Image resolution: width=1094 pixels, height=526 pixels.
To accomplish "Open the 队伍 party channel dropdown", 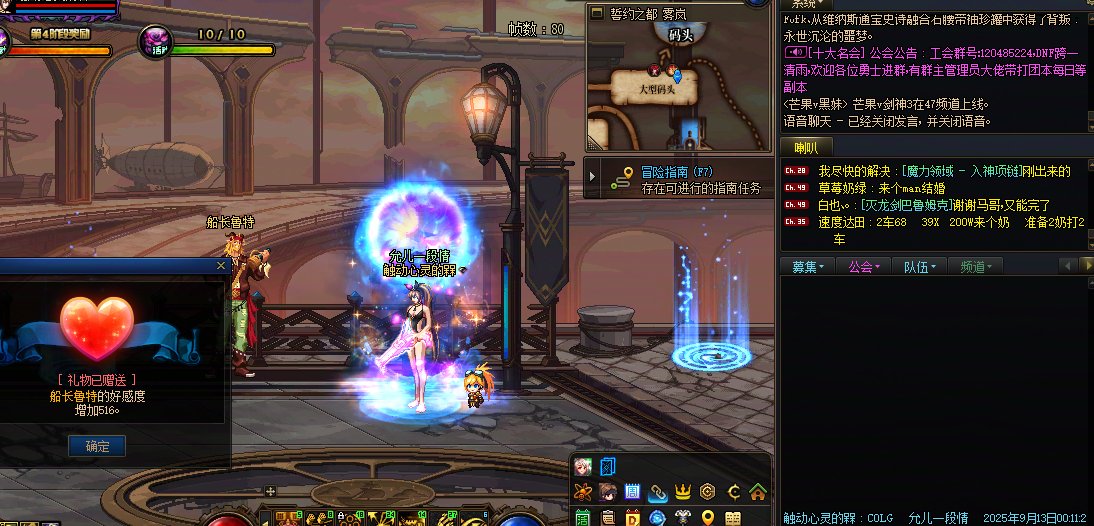I will point(920,267).
